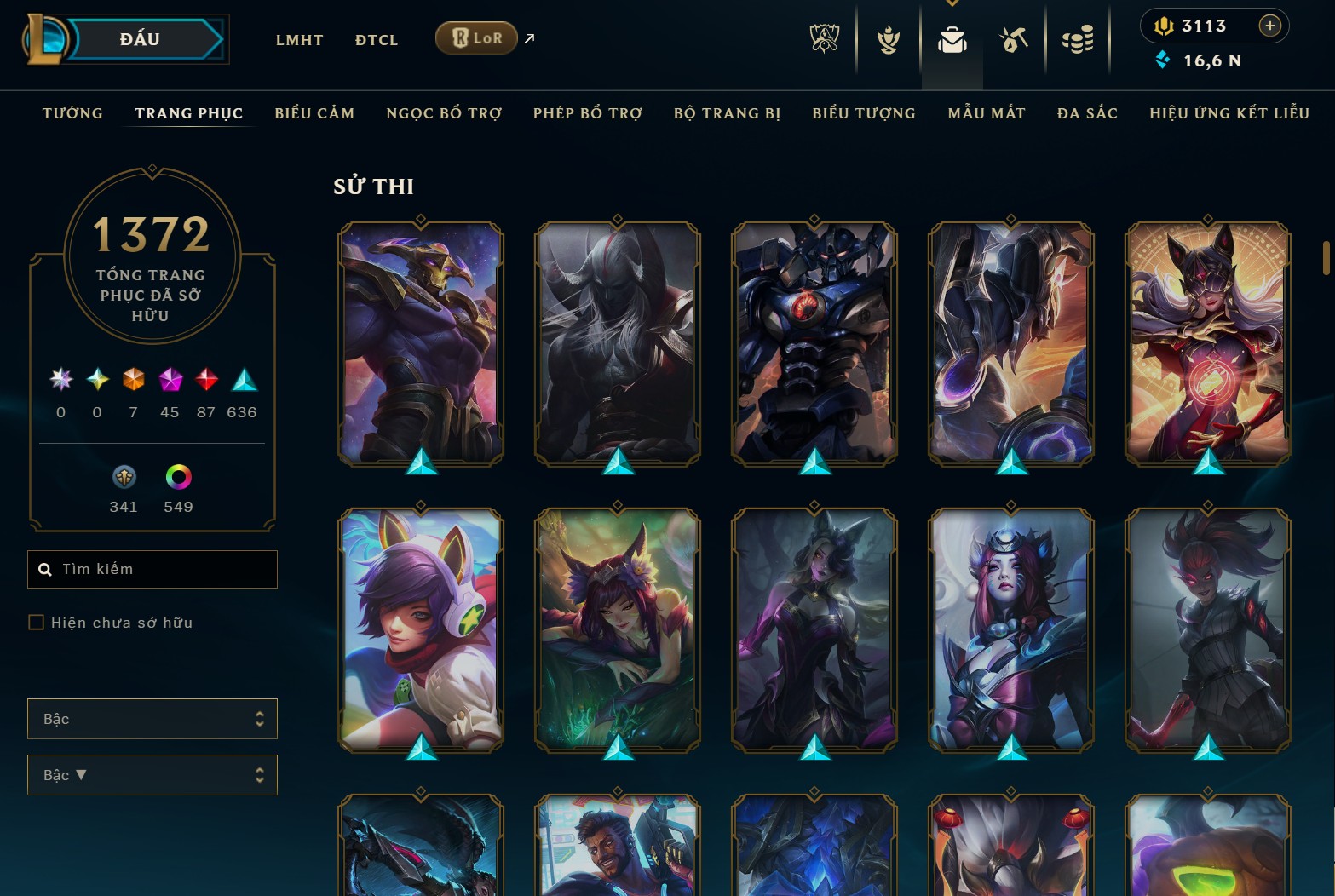Open the LoR launcher button
The height and width of the screenshot is (896, 1335).
pyautogui.click(x=475, y=37)
